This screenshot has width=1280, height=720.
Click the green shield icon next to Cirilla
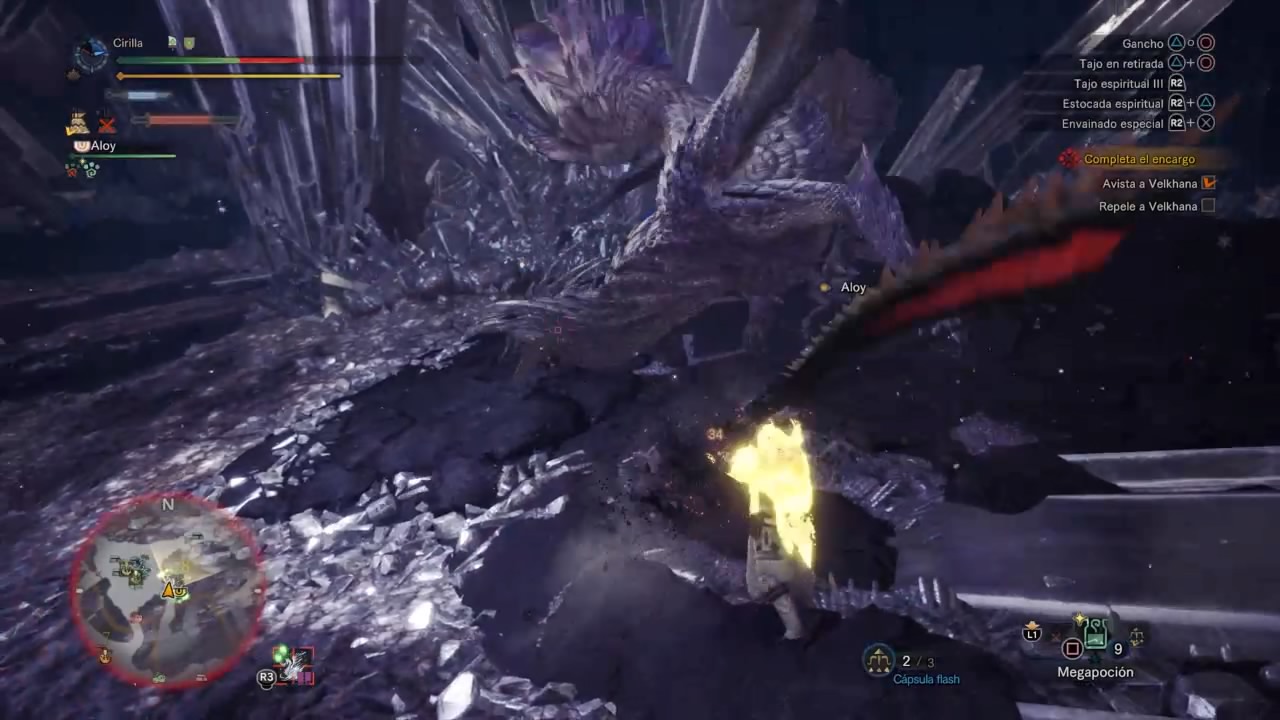tap(189, 43)
